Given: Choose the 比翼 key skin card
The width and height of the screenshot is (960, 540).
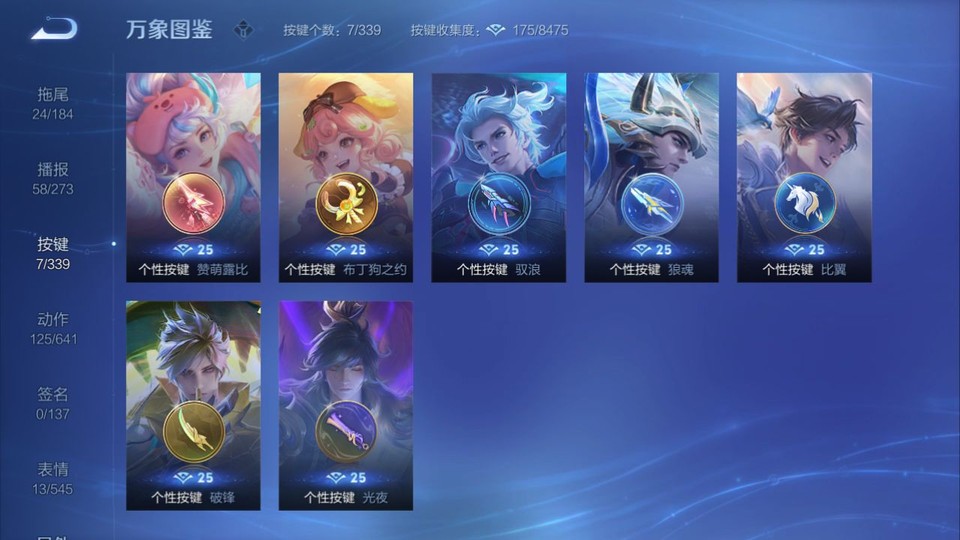Looking at the screenshot, I should (x=804, y=177).
